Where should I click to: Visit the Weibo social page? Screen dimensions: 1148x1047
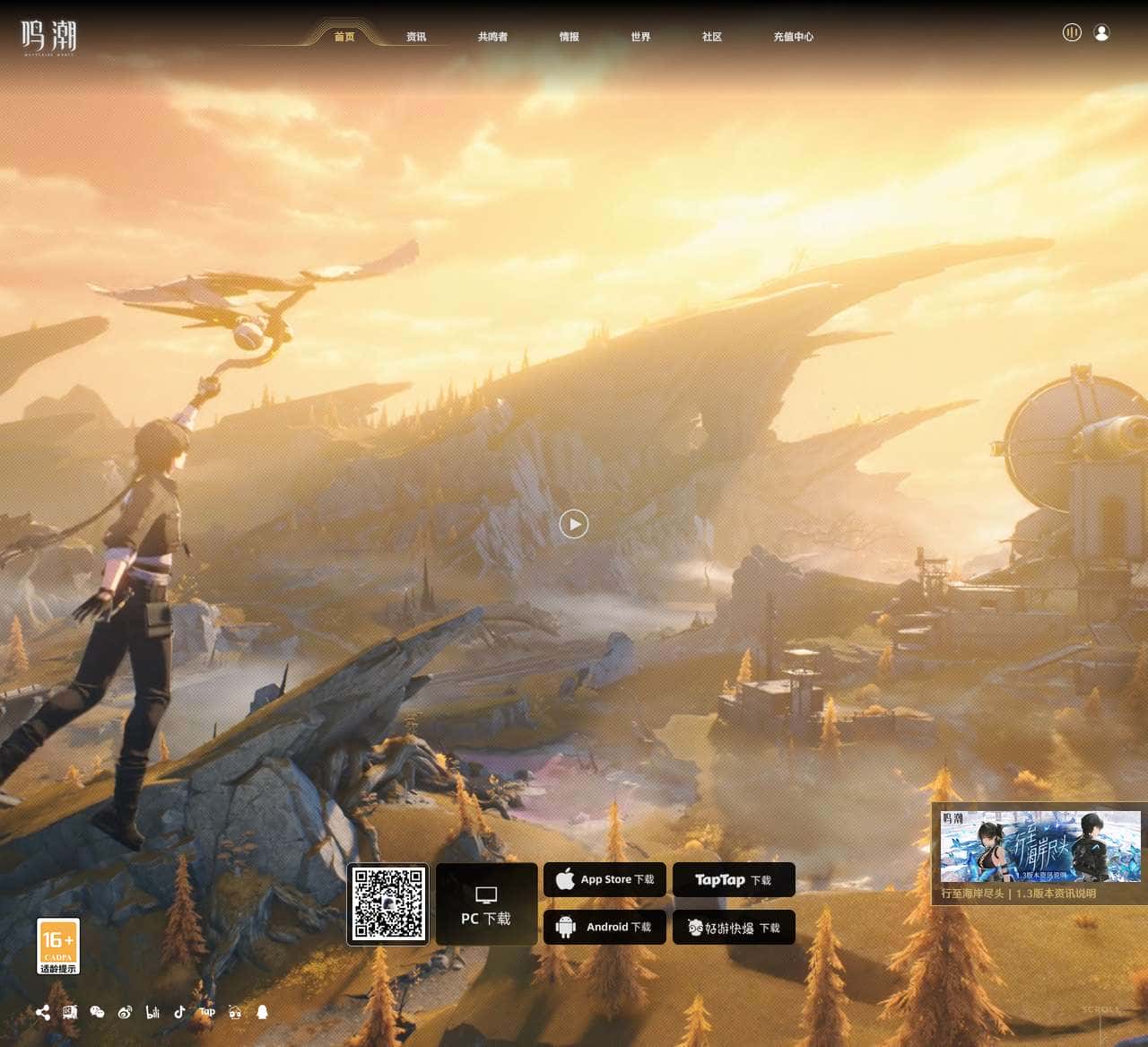(x=125, y=1012)
